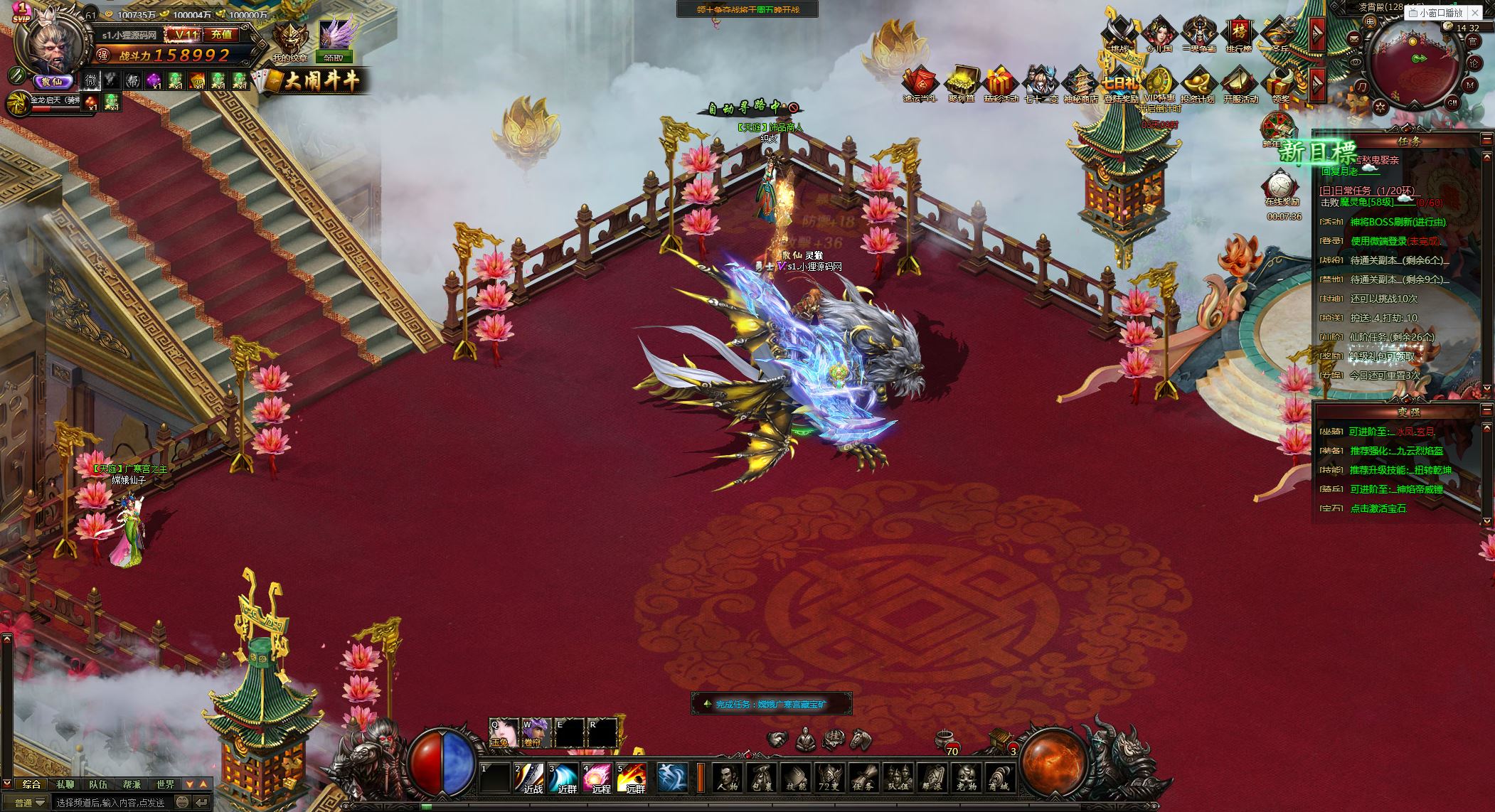Open the 神秘商店 mystery shop
This screenshot has height=812, width=1495.
(x=1080, y=85)
